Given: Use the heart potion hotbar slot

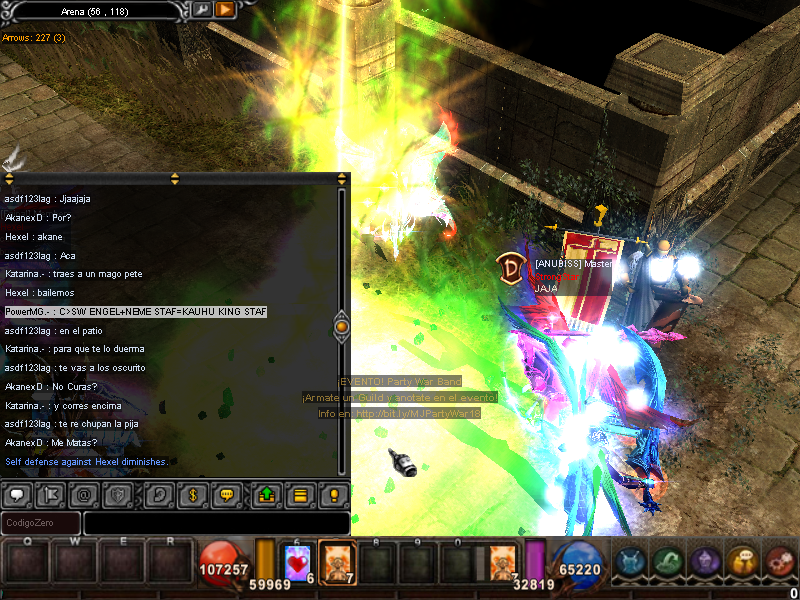Looking at the screenshot, I should 298,564.
